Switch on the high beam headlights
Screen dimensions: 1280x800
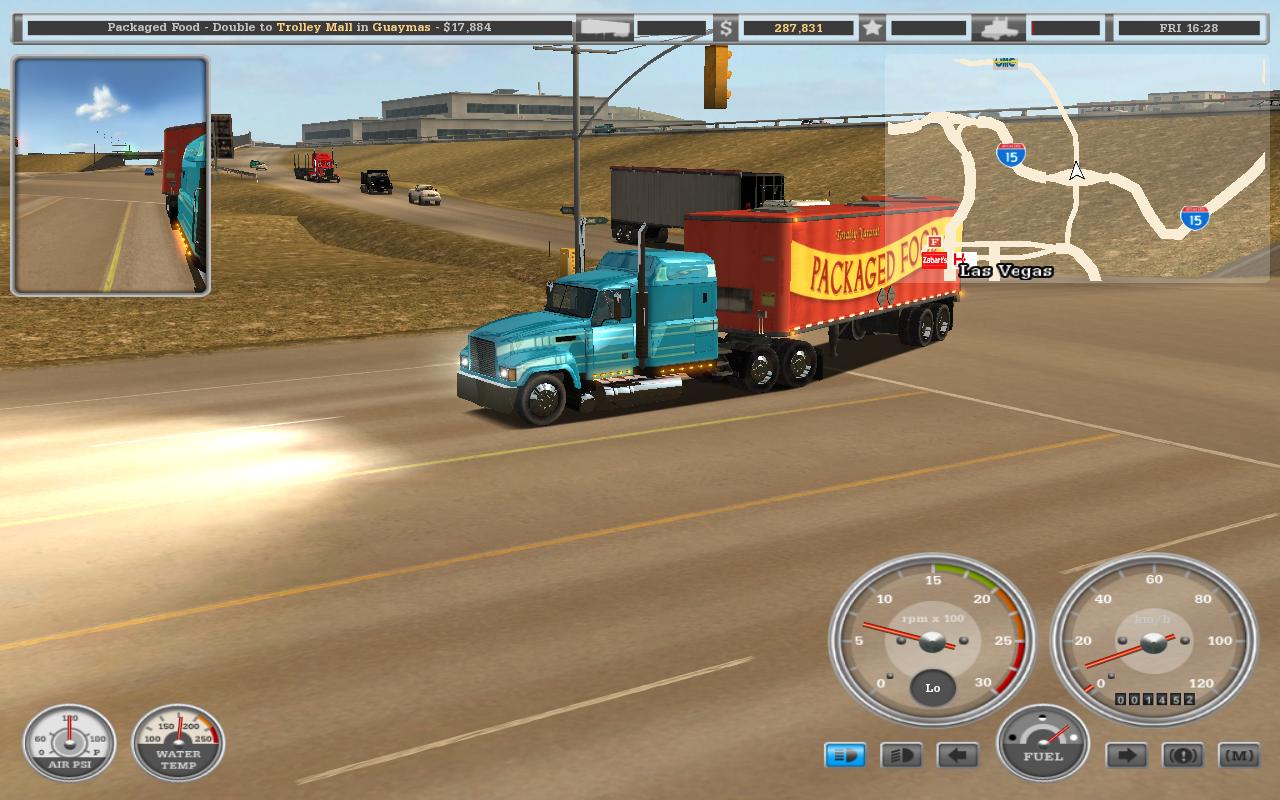coord(901,755)
